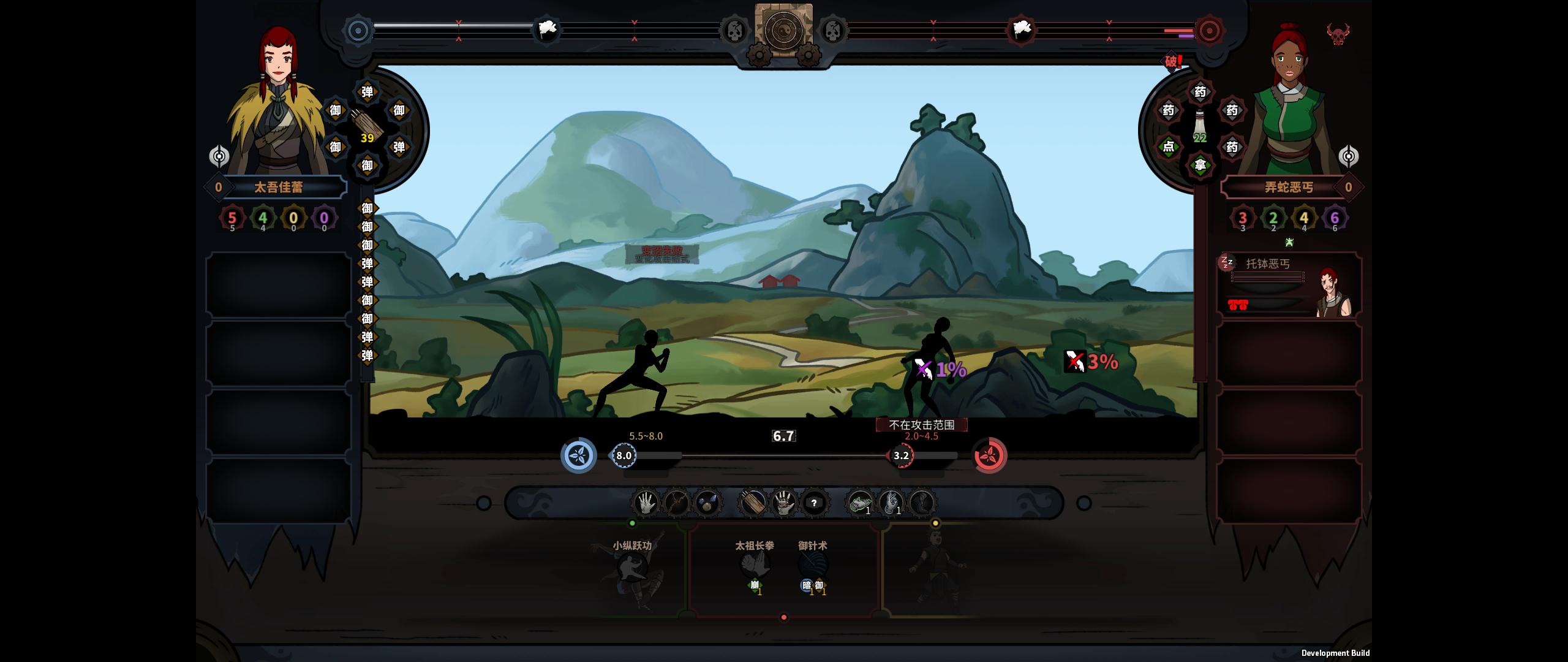
Task: Select the throwing stones weapon slot
Action: pyautogui.click(x=707, y=503)
